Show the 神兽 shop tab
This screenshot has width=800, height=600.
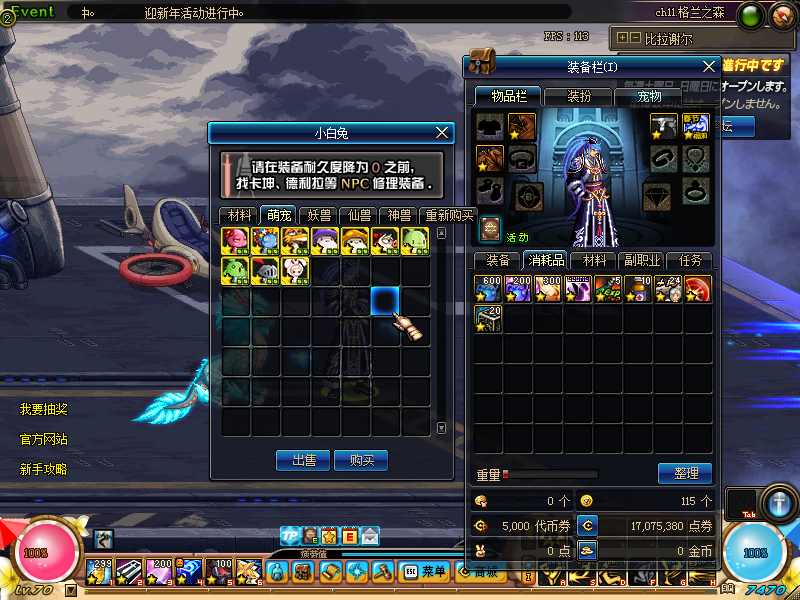(x=399, y=215)
